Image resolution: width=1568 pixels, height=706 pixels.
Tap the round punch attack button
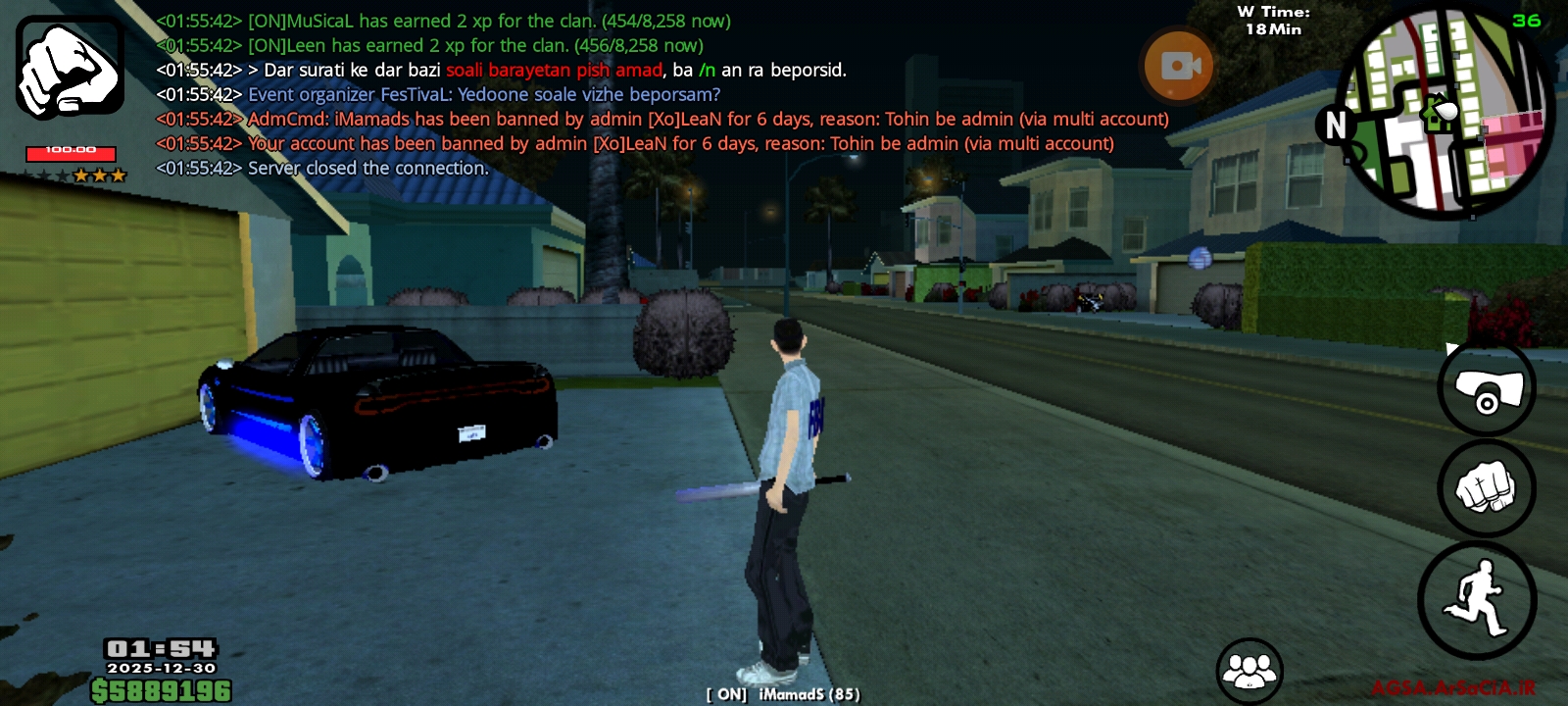1486,488
